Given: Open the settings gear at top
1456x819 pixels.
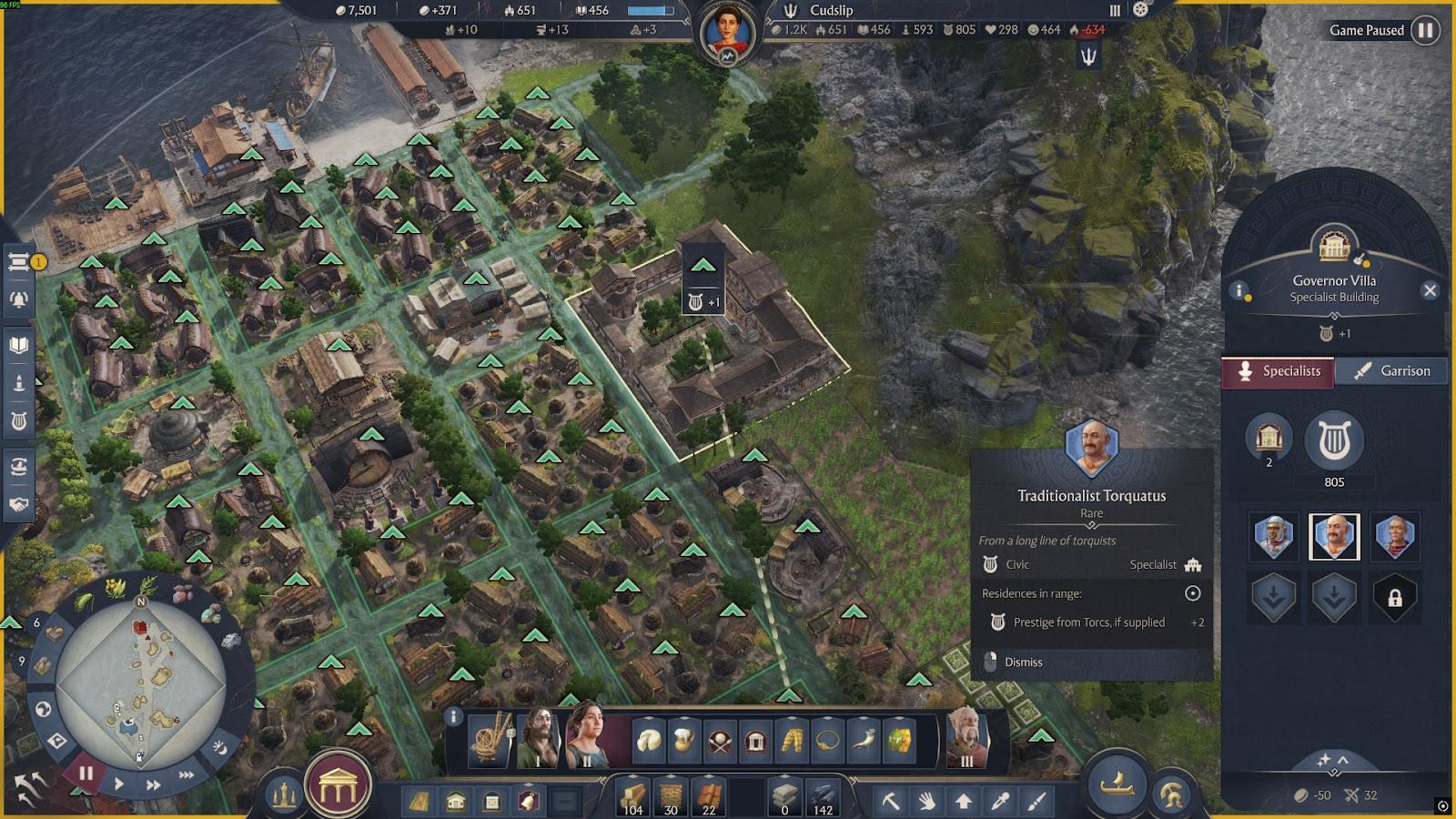Looking at the screenshot, I should 1140,10.
